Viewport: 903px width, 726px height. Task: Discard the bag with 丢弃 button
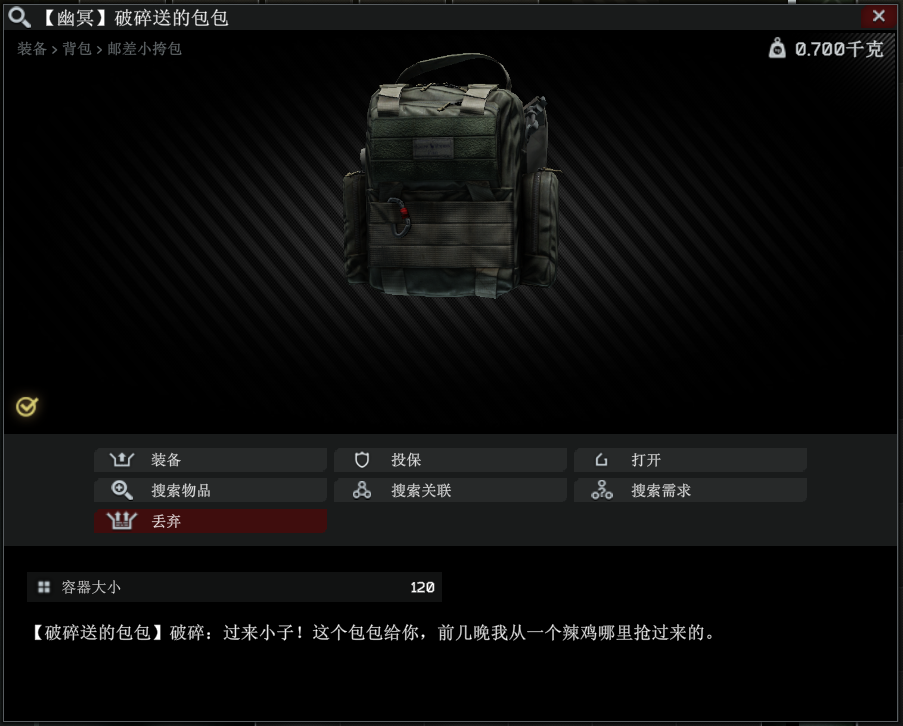click(x=210, y=521)
